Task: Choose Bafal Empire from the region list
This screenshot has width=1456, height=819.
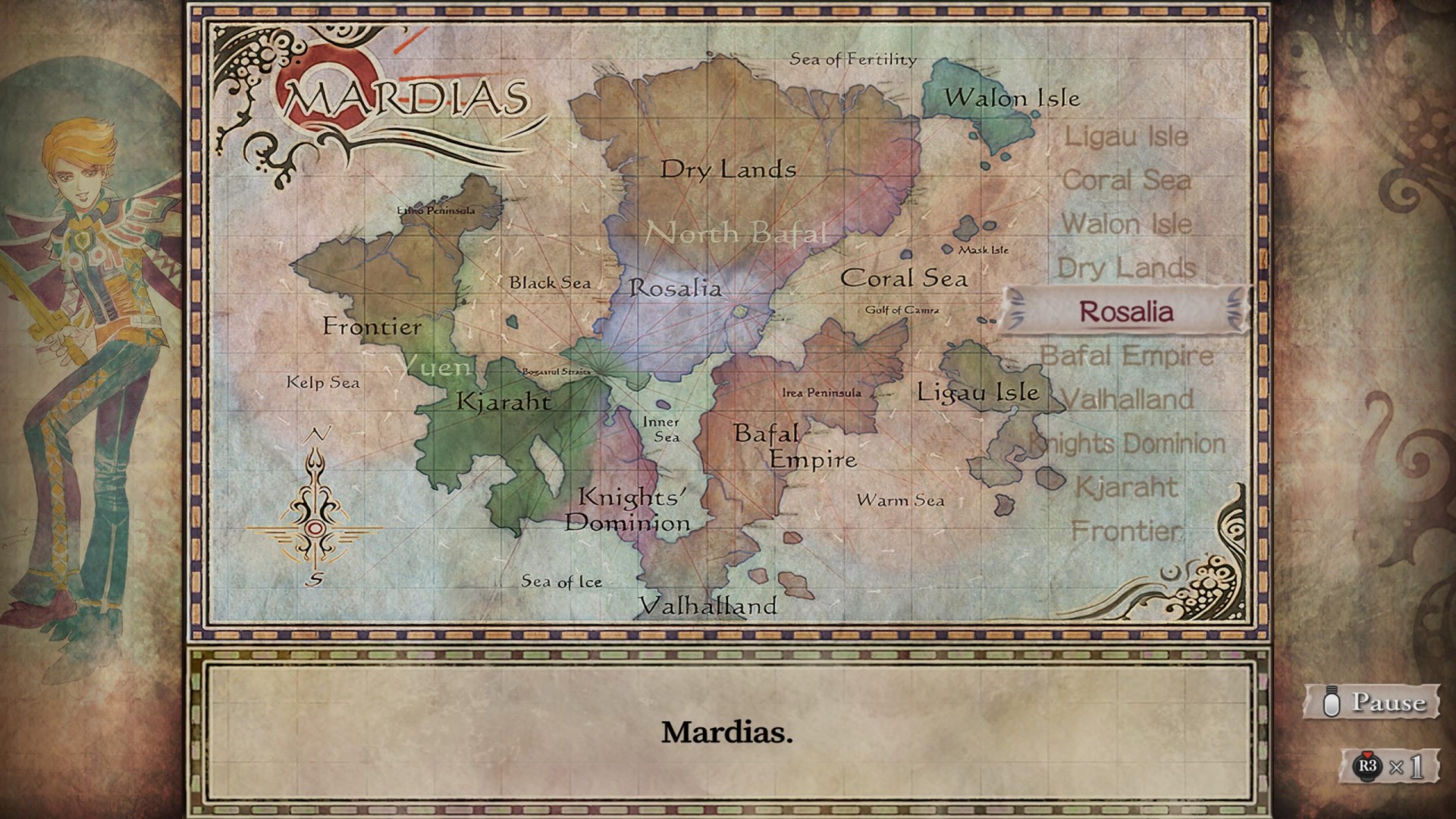Action: [1126, 356]
